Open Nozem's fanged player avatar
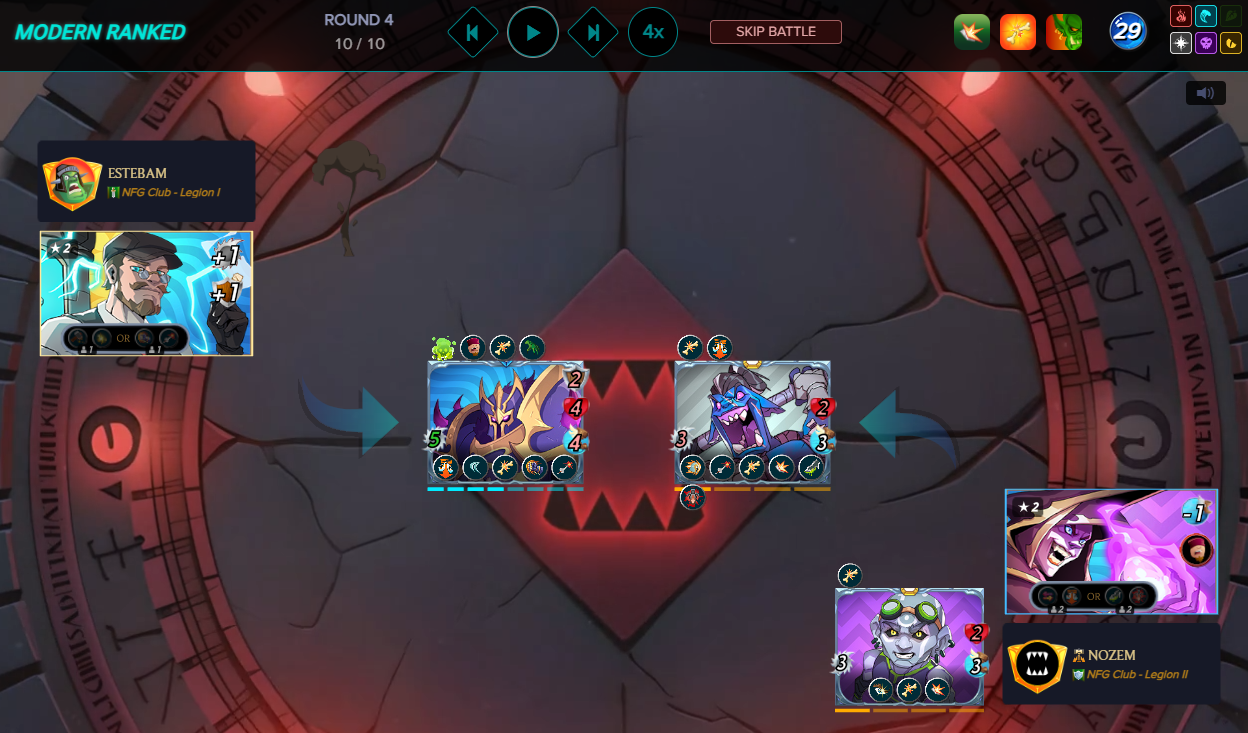1248x733 pixels. (1037, 667)
